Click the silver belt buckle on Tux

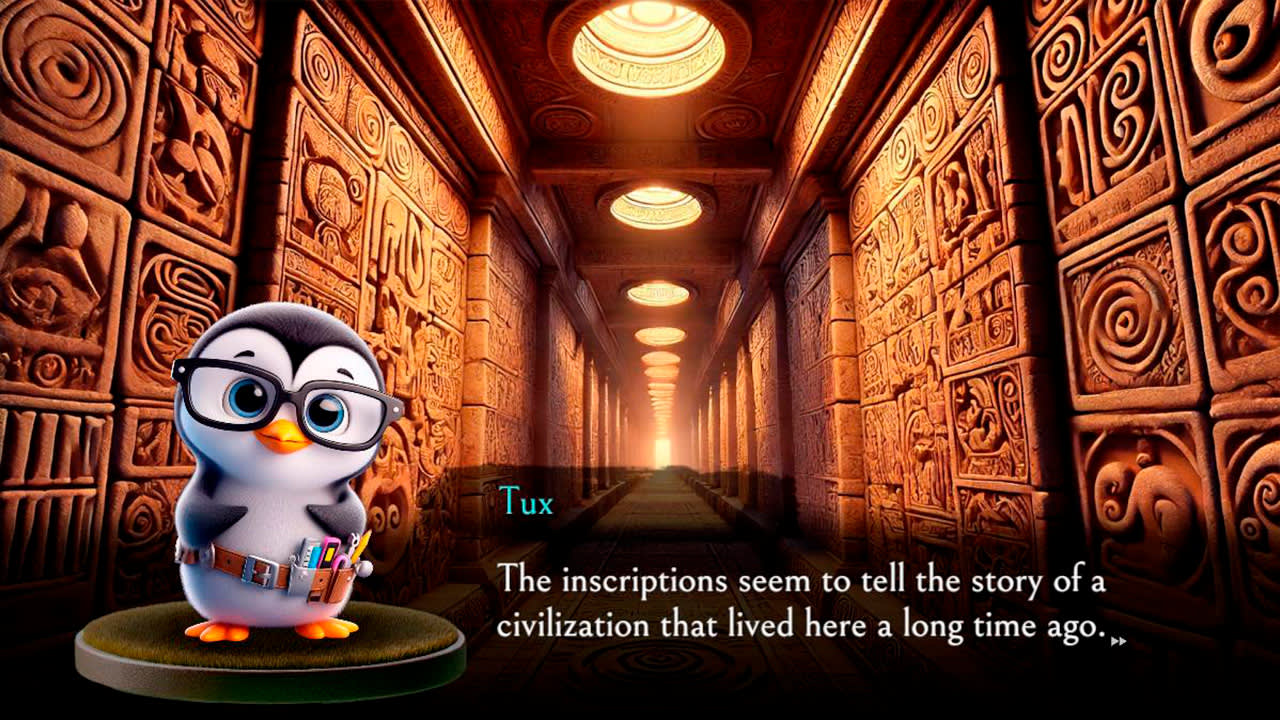coord(261,570)
